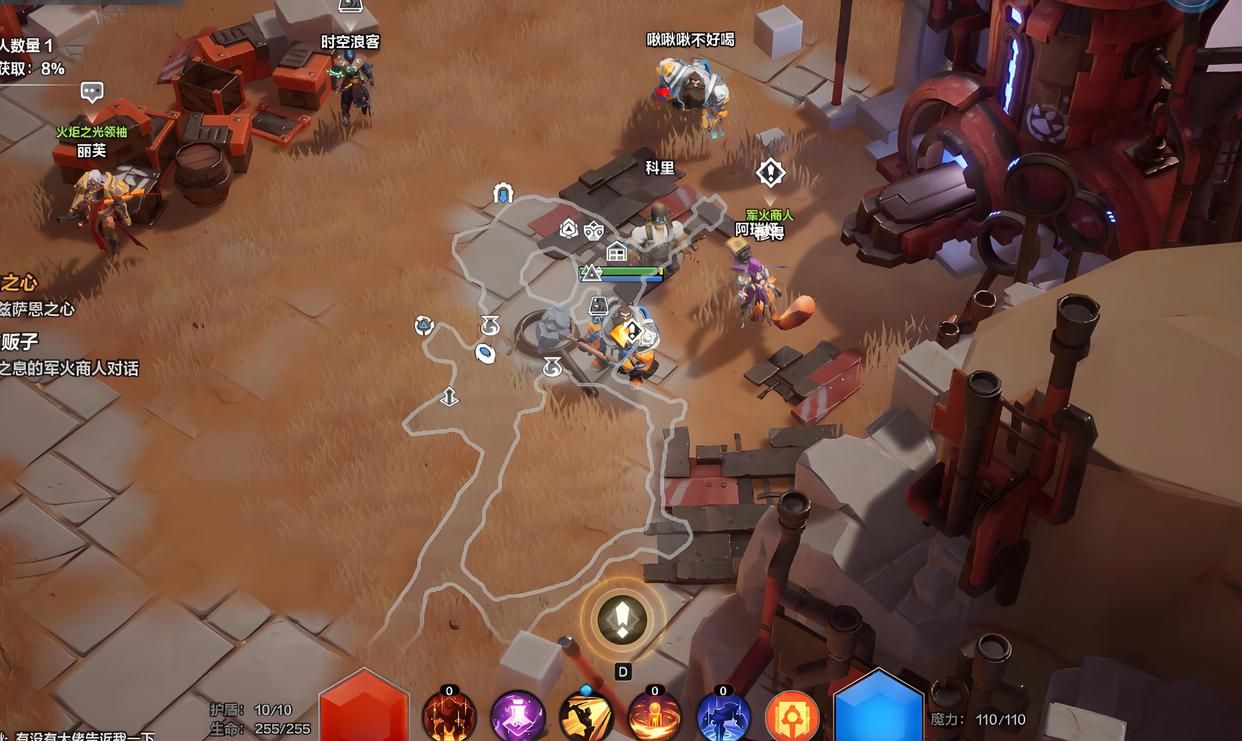Click the blue oval map marker
Image resolution: width=1242 pixels, height=741 pixels.
pyautogui.click(x=485, y=352)
